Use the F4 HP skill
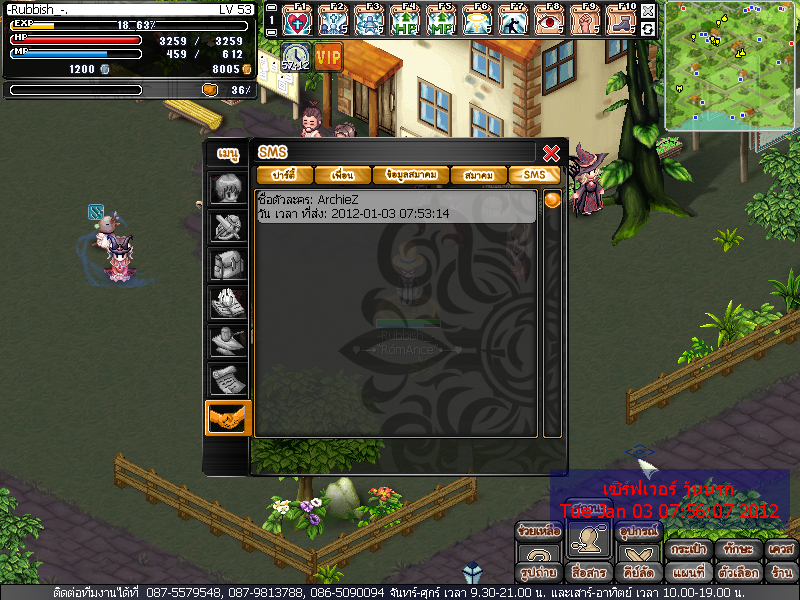 (406, 20)
